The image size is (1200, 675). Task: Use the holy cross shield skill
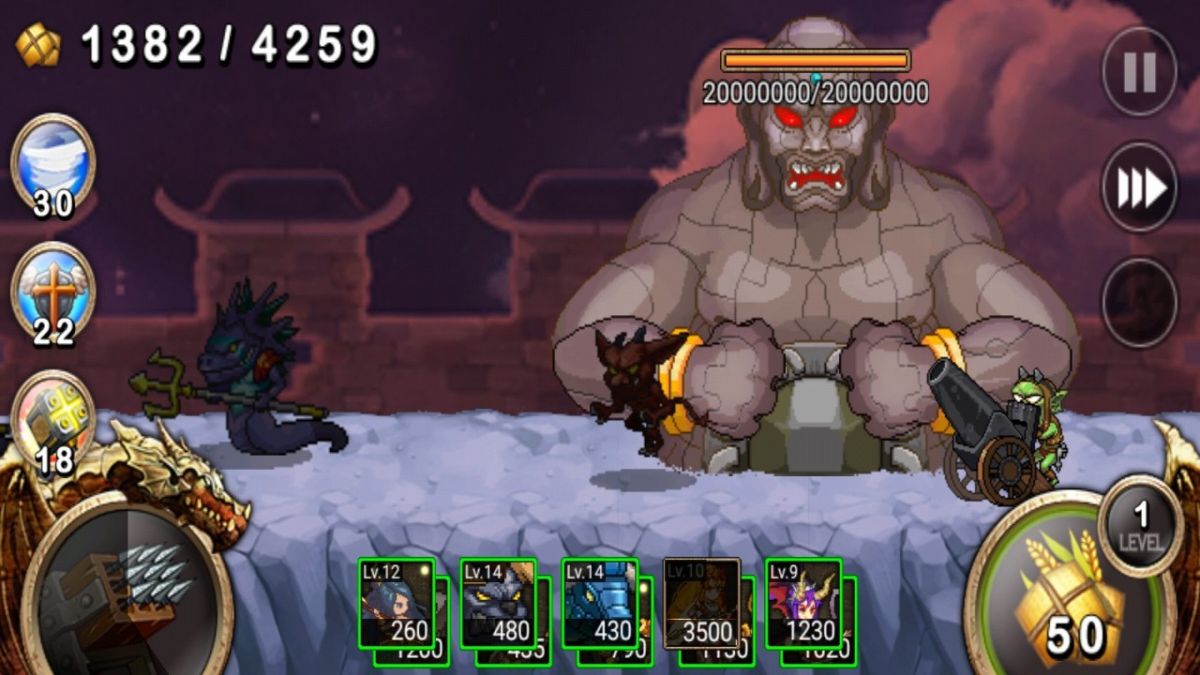click(53, 290)
